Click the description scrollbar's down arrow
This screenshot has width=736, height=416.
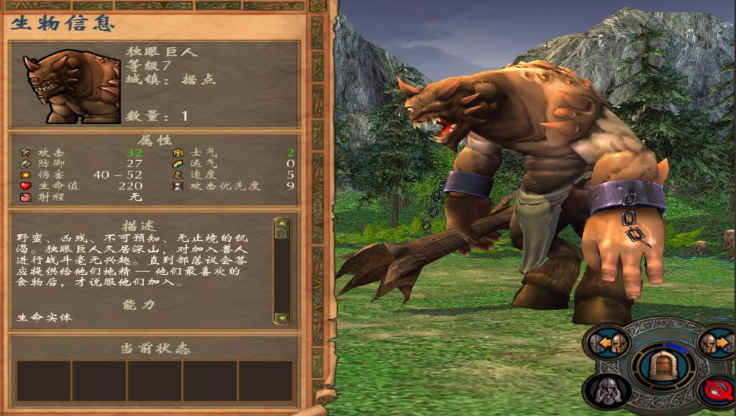(x=282, y=318)
